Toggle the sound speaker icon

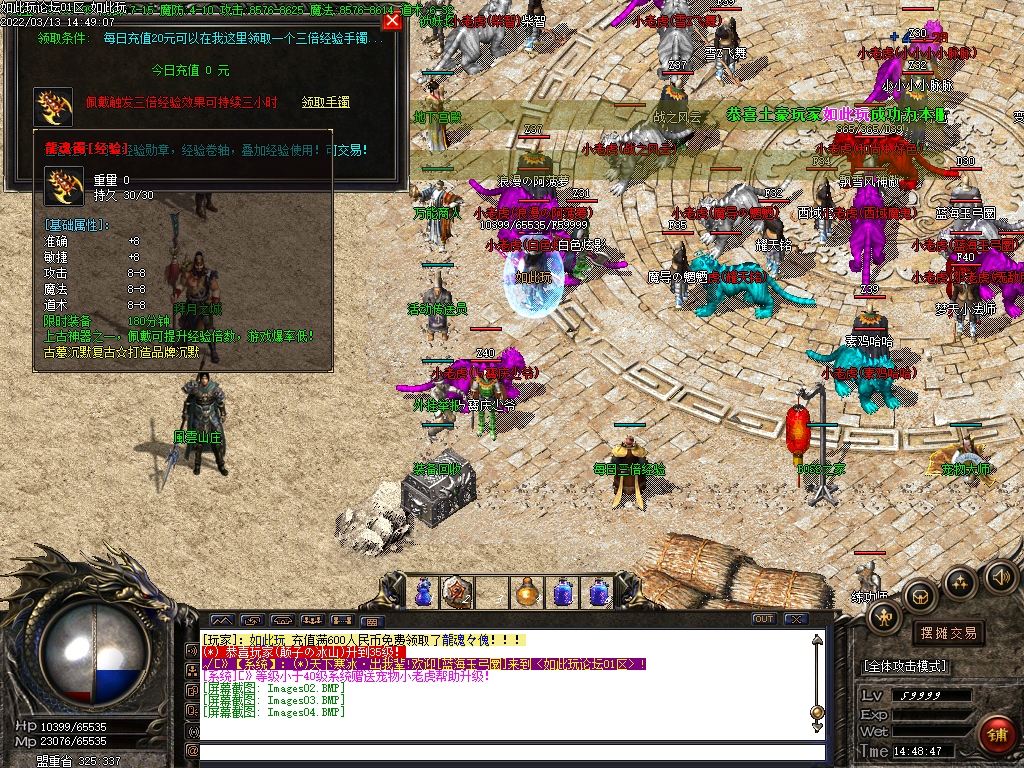[1000, 576]
